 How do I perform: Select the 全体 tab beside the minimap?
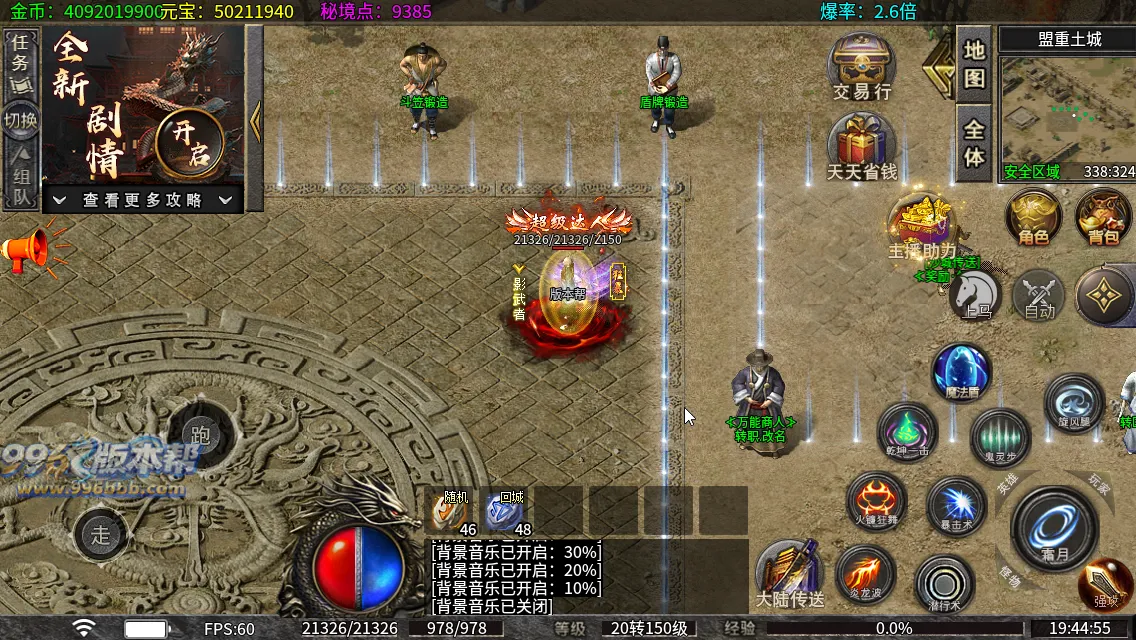[x=974, y=144]
